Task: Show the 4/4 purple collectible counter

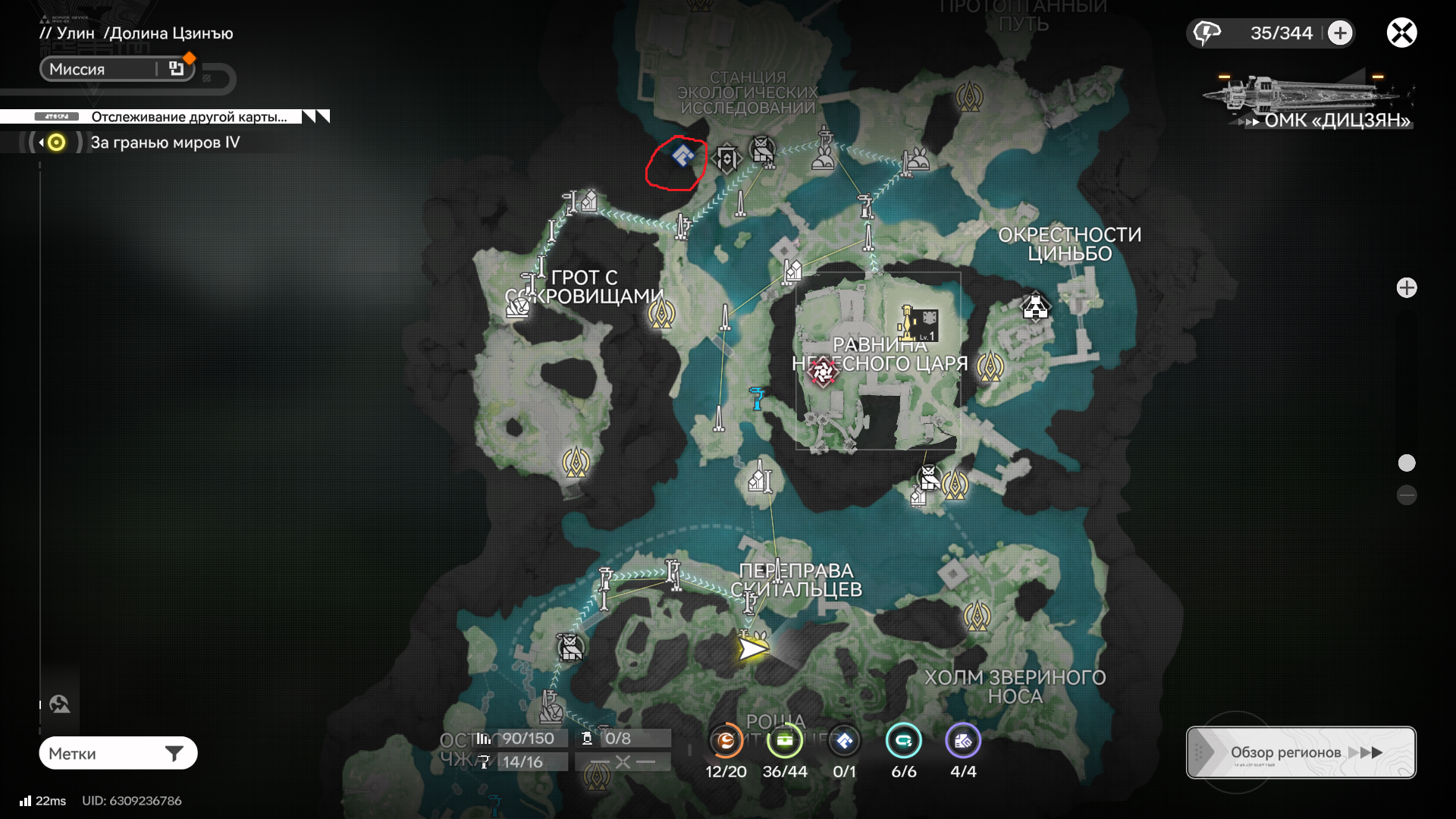Action: tap(963, 742)
